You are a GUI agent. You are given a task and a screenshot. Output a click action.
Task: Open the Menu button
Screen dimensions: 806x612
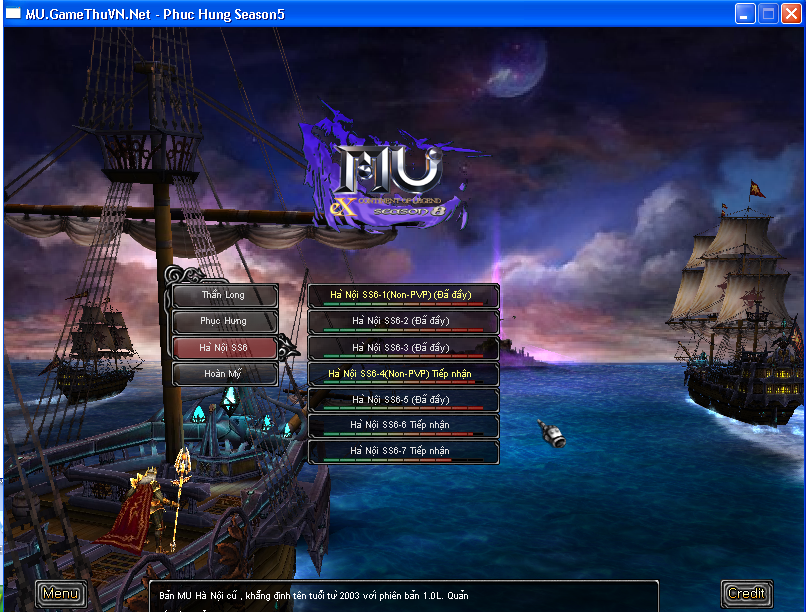(x=60, y=594)
